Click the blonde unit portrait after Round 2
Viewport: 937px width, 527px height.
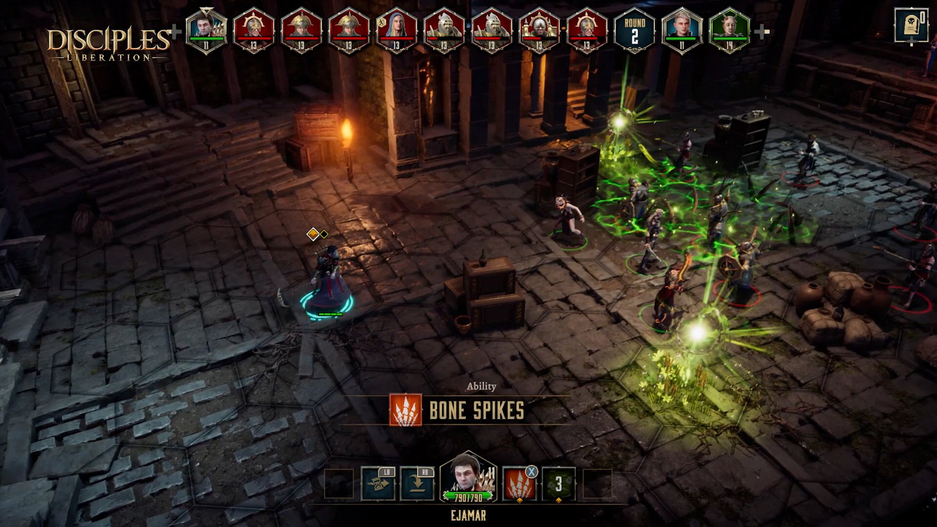click(682, 31)
